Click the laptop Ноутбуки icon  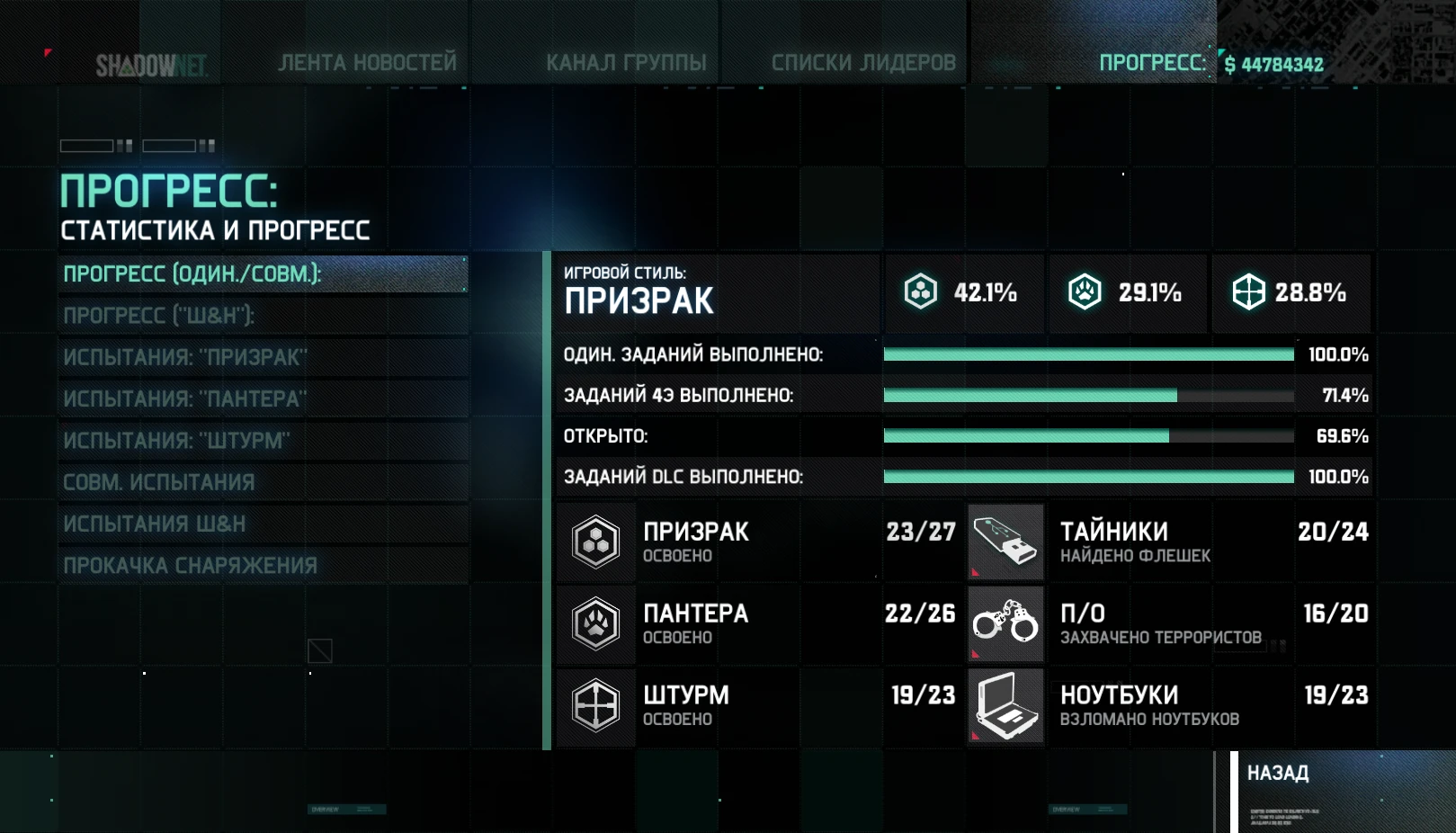1005,705
